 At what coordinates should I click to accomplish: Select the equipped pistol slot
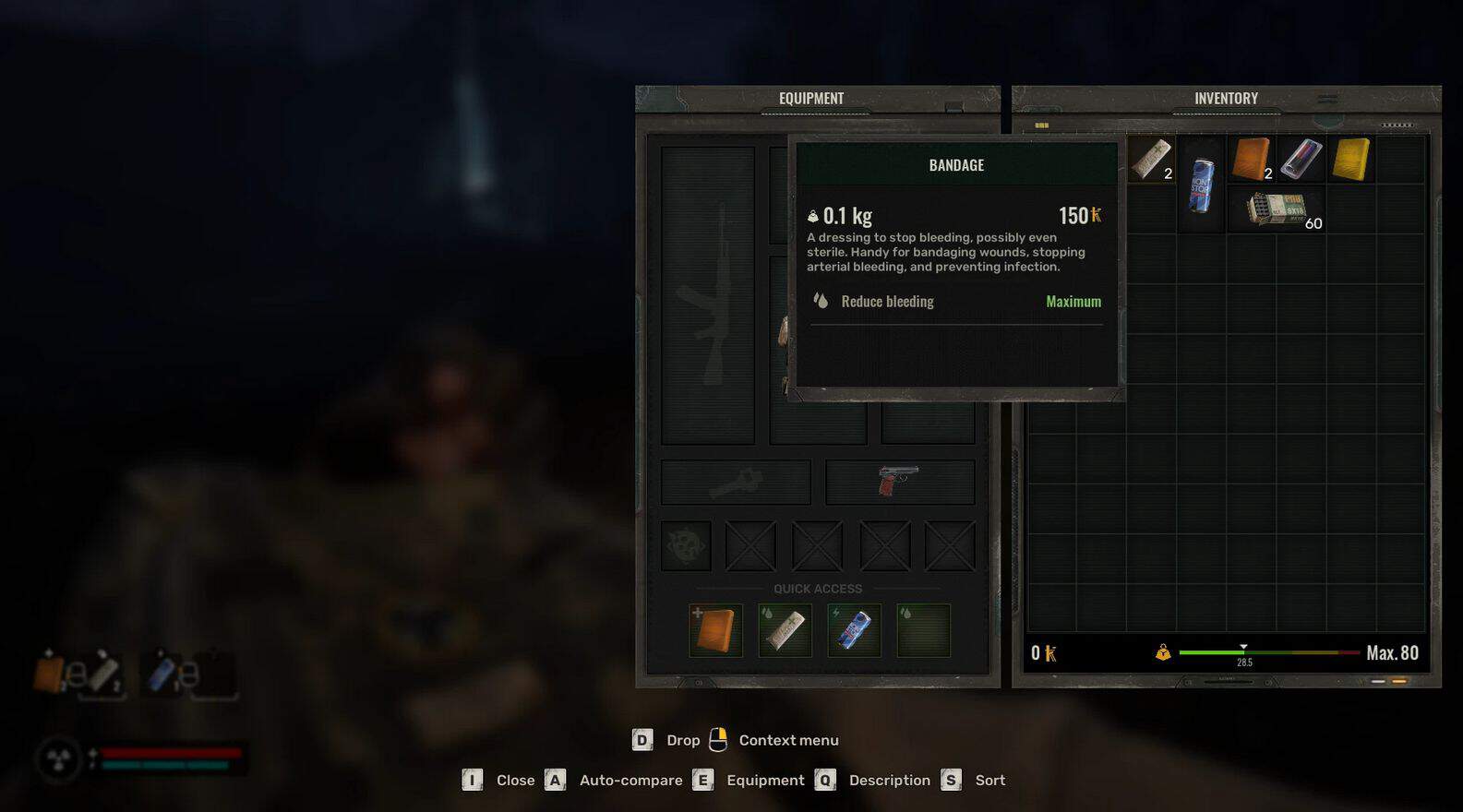click(900, 482)
